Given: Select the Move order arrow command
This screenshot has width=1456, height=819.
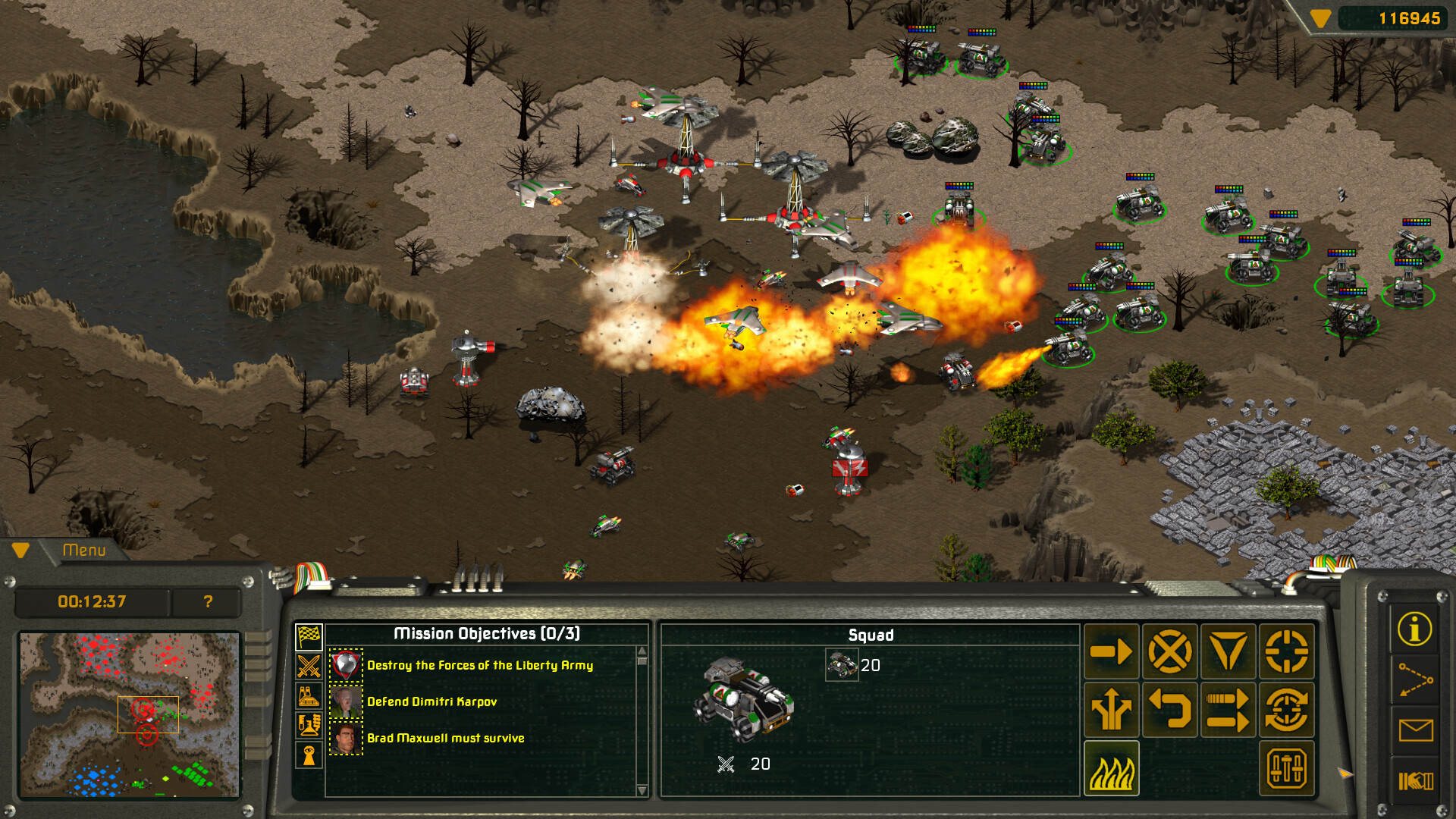Looking at the screenshot, I should click(x=1111, y=651).
